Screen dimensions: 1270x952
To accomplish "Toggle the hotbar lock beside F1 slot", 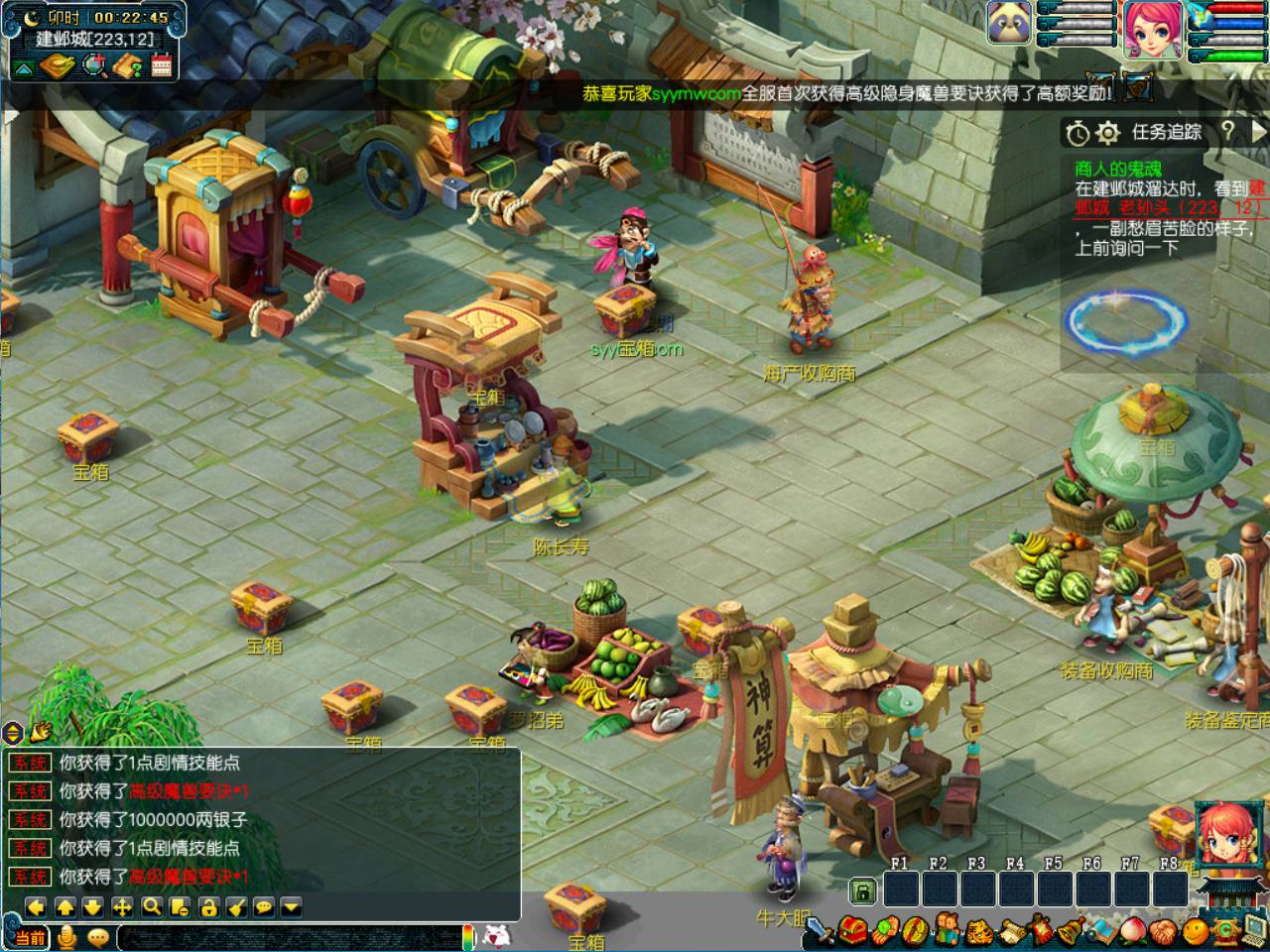I will pos(863,892).
